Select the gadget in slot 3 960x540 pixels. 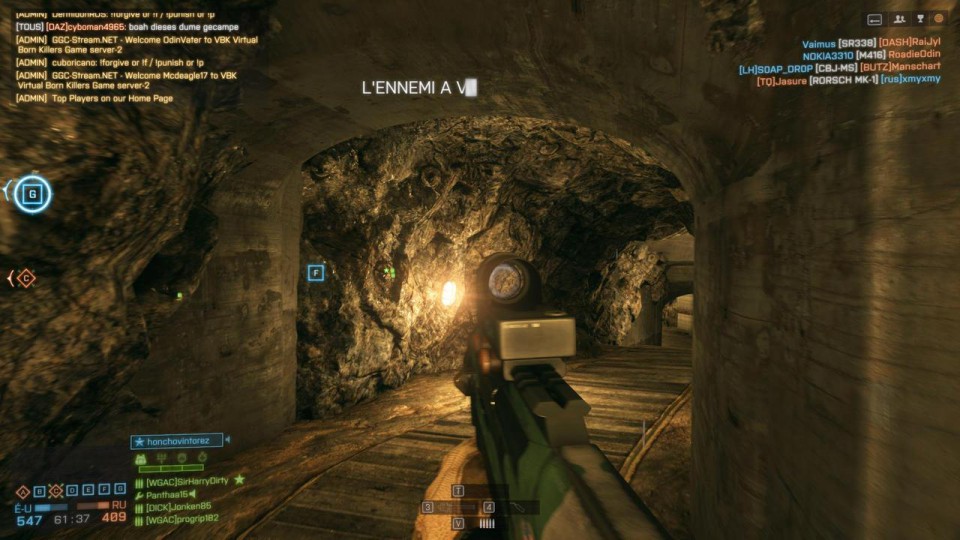point(428,508)
